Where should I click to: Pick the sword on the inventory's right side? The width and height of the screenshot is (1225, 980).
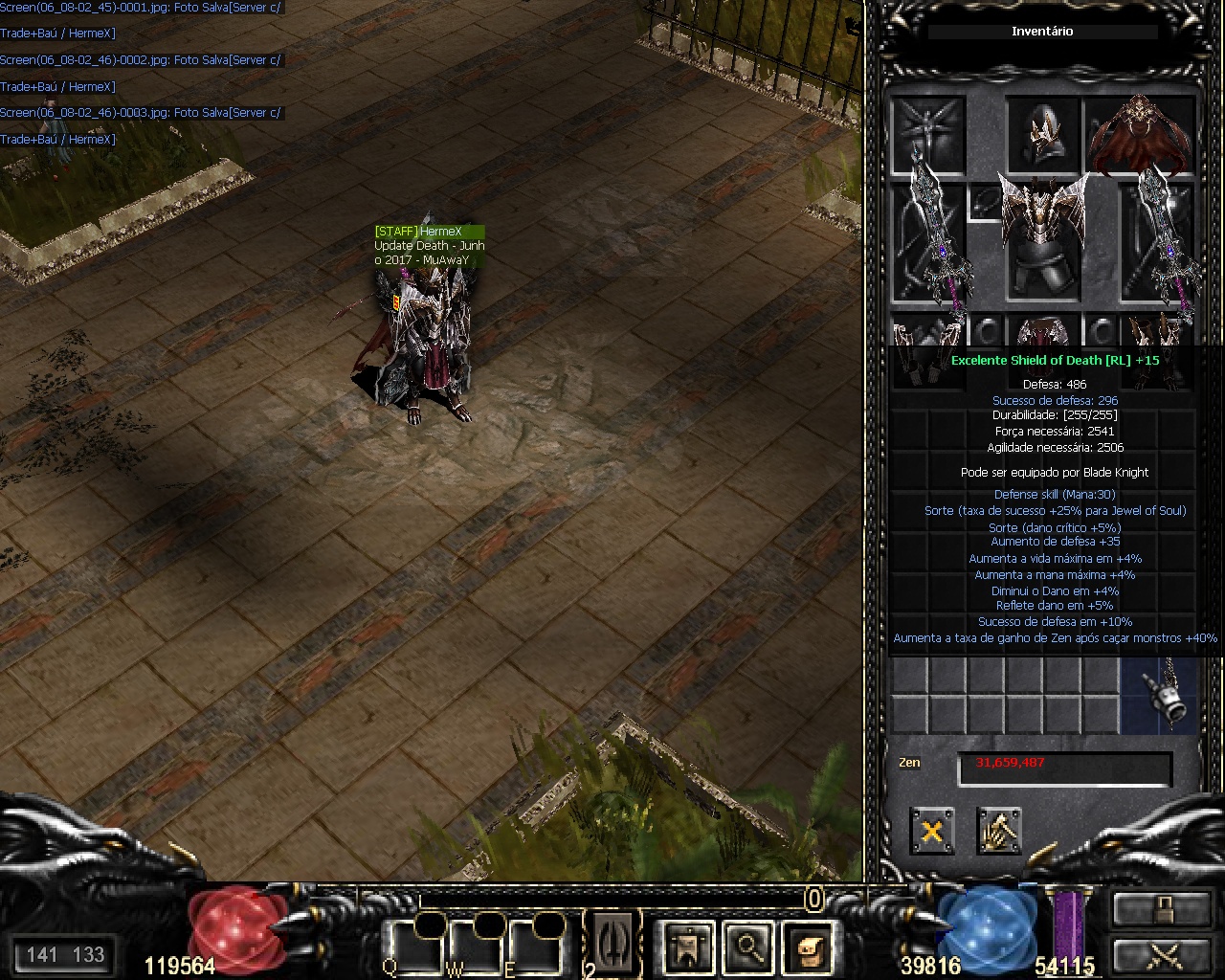tap(1159, 239)
